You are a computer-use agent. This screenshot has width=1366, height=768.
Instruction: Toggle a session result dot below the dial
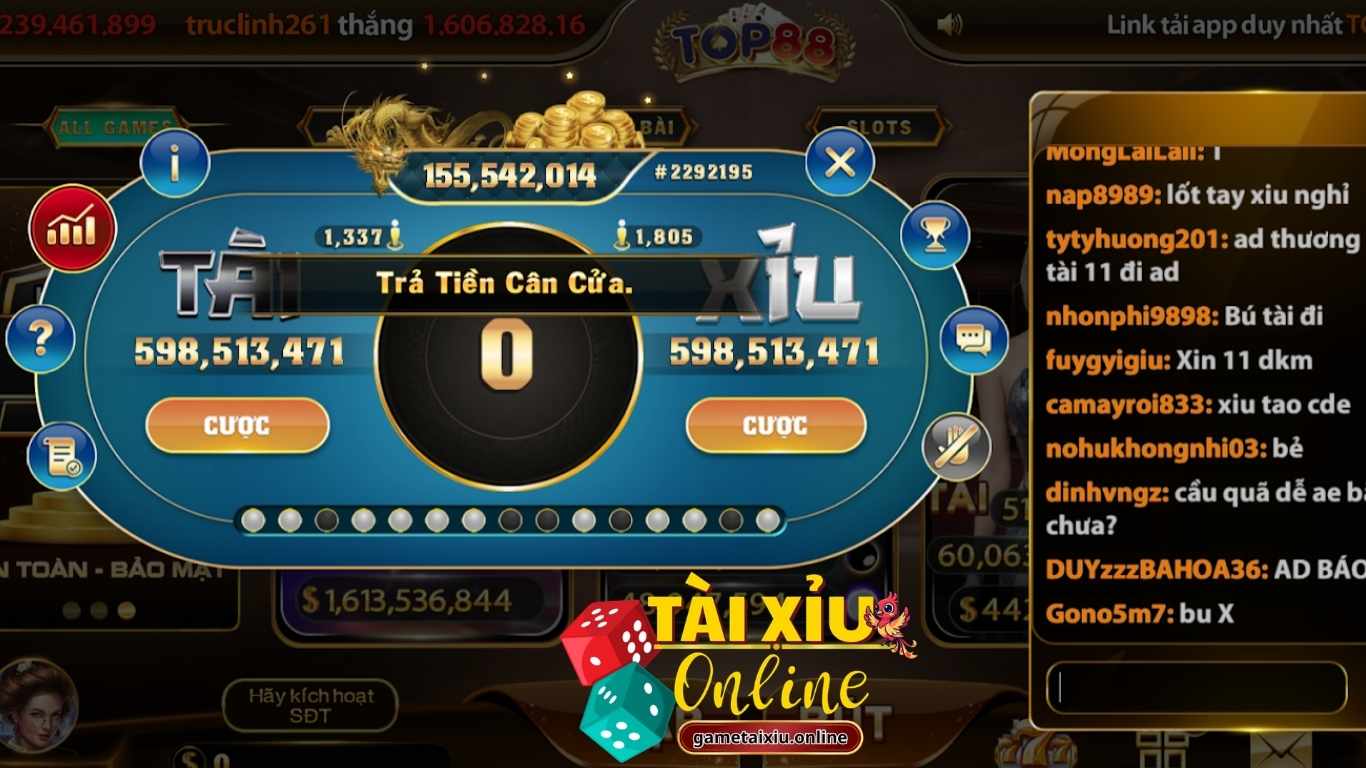click(x=255, y=521)
